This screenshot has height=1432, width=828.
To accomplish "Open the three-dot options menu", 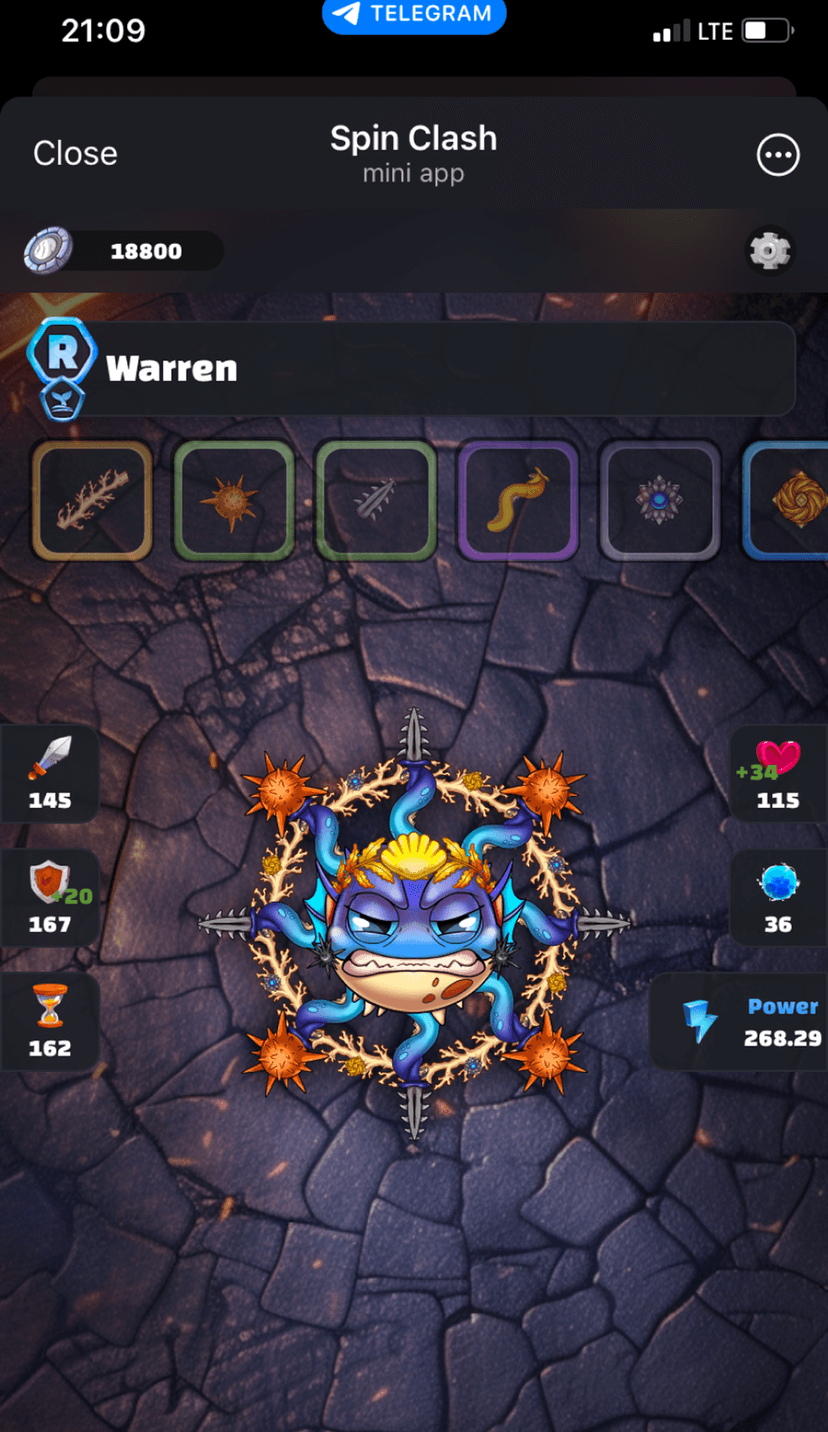I will 778,154.
